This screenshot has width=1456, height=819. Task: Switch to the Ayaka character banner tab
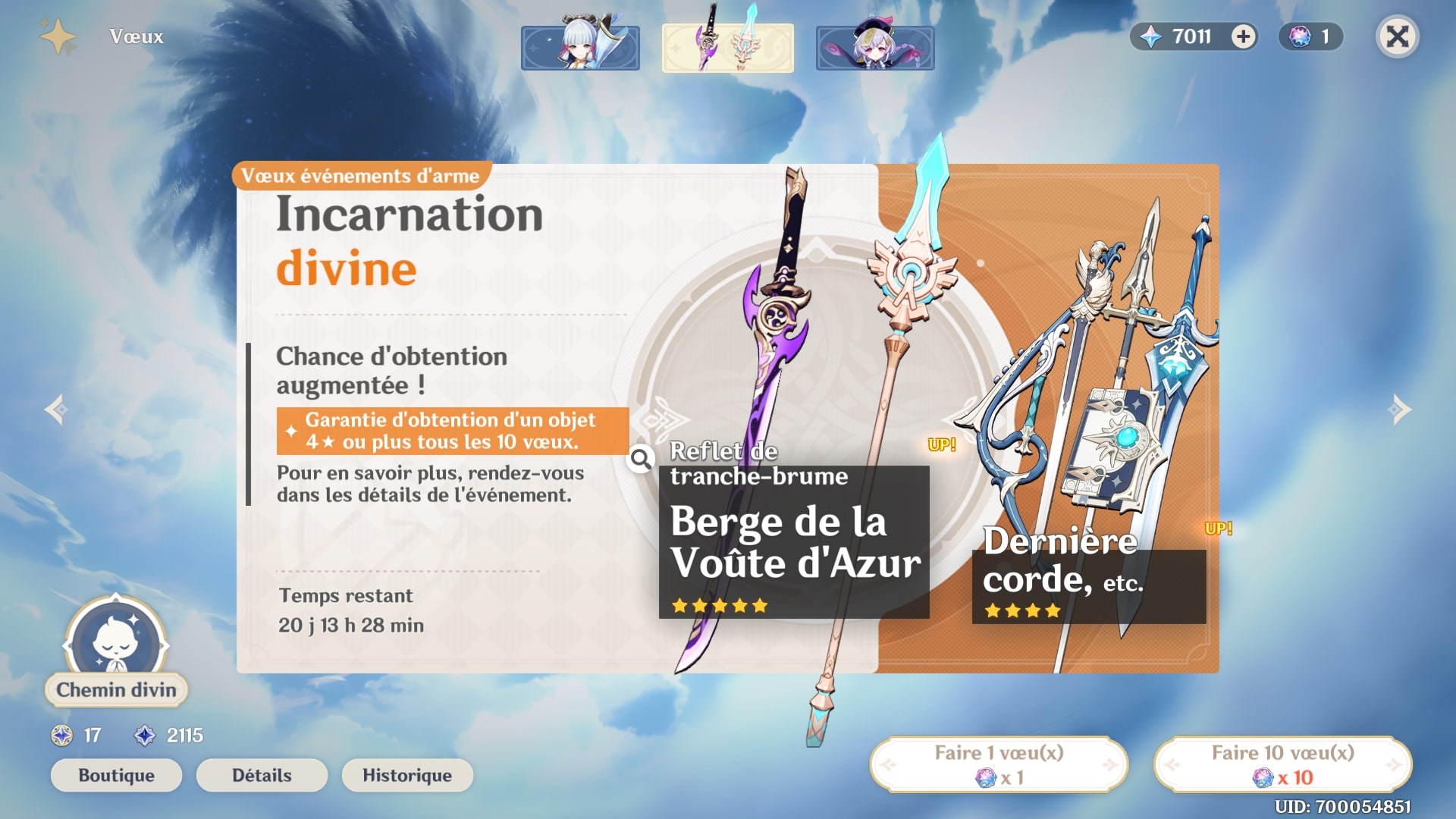point(579,47)
